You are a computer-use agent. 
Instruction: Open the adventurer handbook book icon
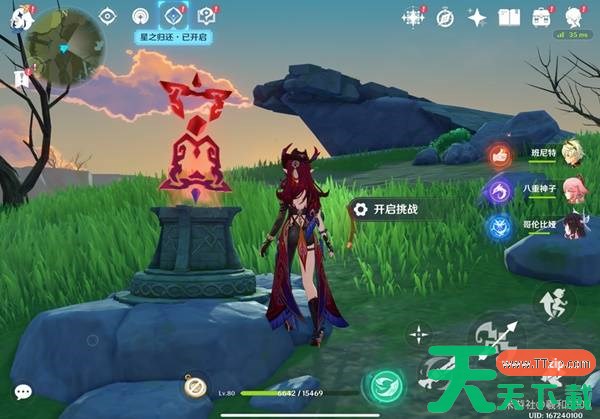(509, 17)
